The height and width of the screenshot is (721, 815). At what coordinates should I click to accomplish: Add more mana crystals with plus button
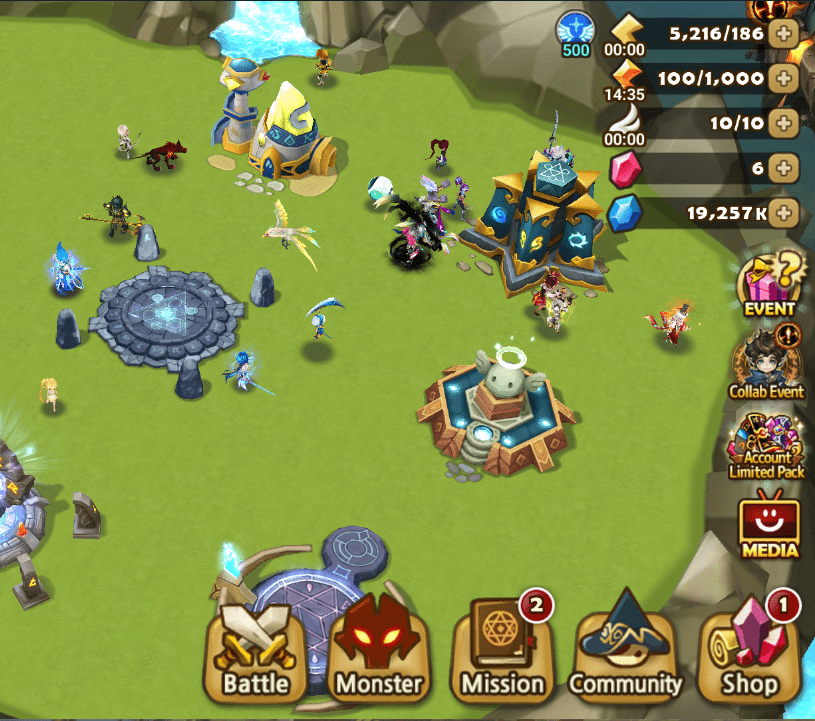click(x=784, y=212)
